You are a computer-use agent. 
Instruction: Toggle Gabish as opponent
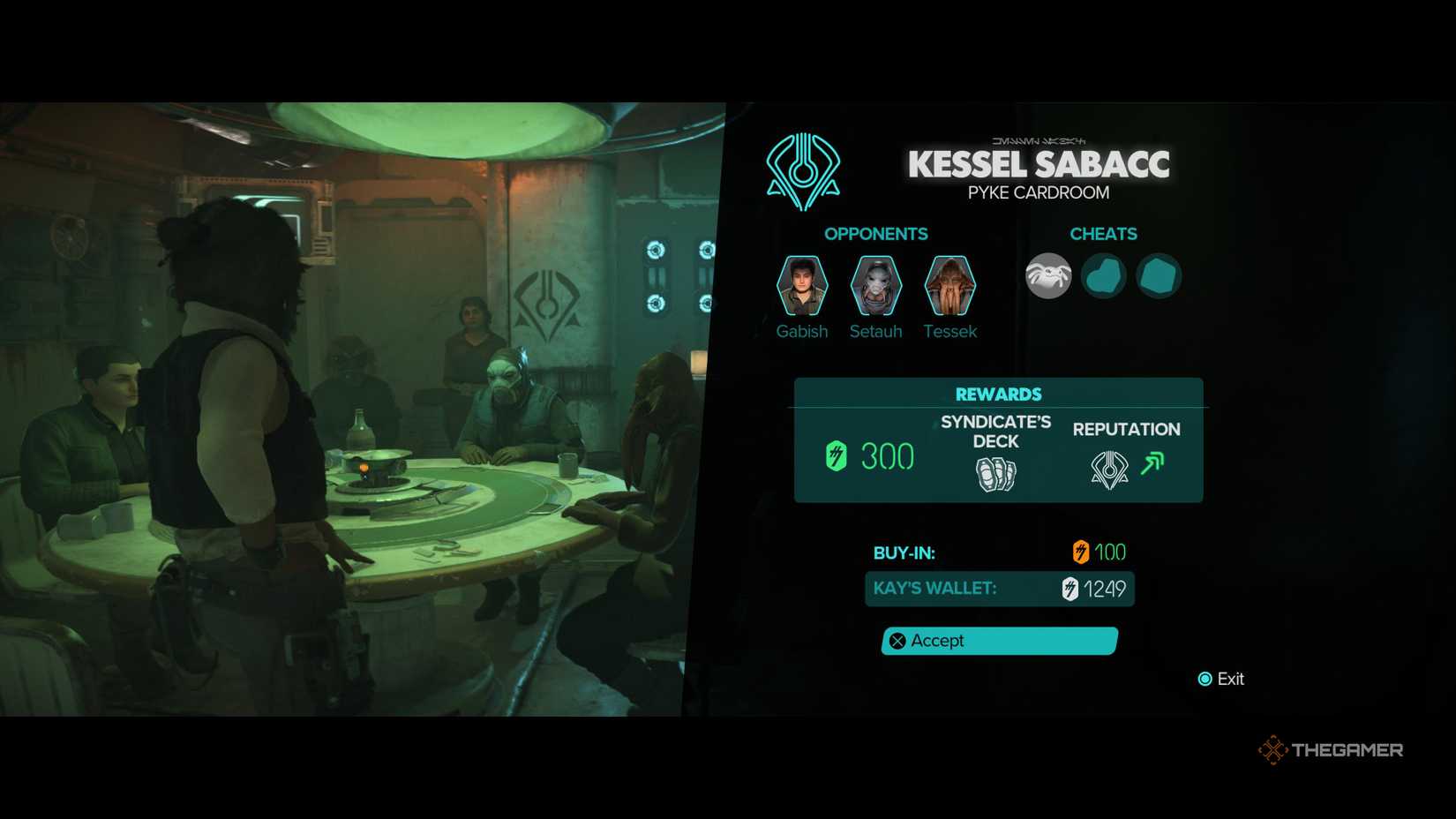801,285
